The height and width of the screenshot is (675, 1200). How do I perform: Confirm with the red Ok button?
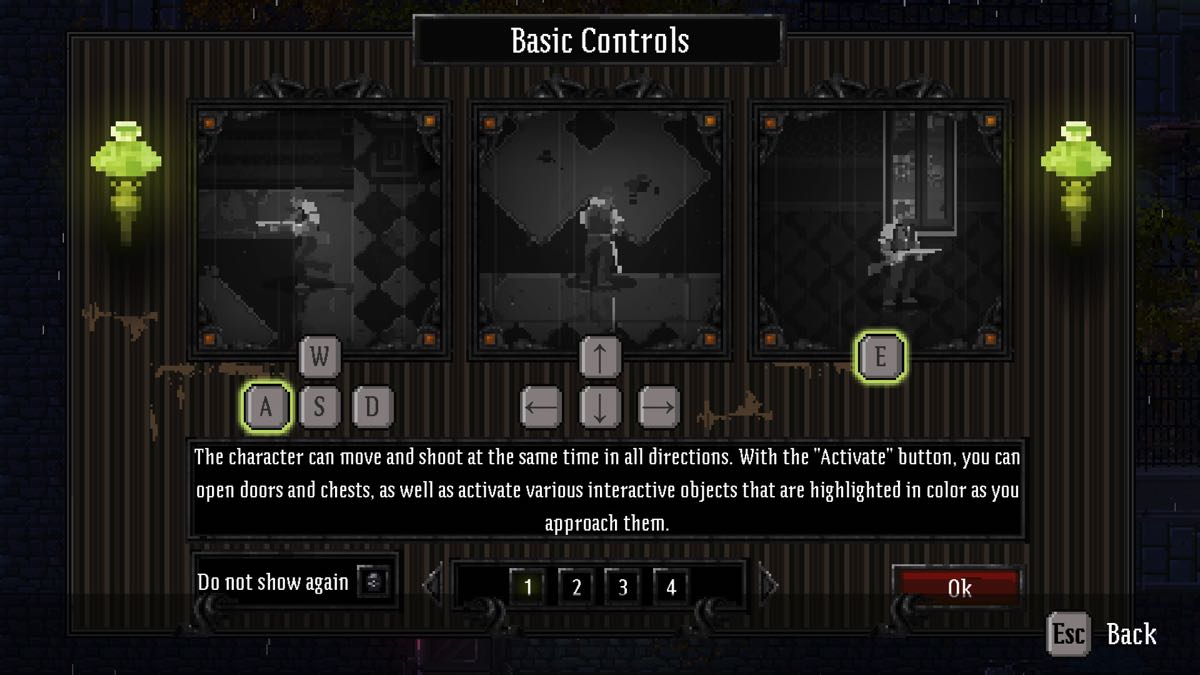coord(957,587)
